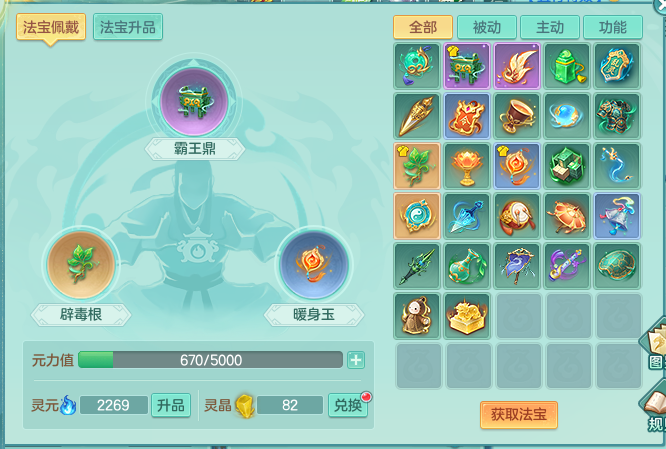Image resolution: width=666 pixels, height=449 pixels.
Task: Select the yin-yang mirror treasure
Action: click(x=417, y=214)
